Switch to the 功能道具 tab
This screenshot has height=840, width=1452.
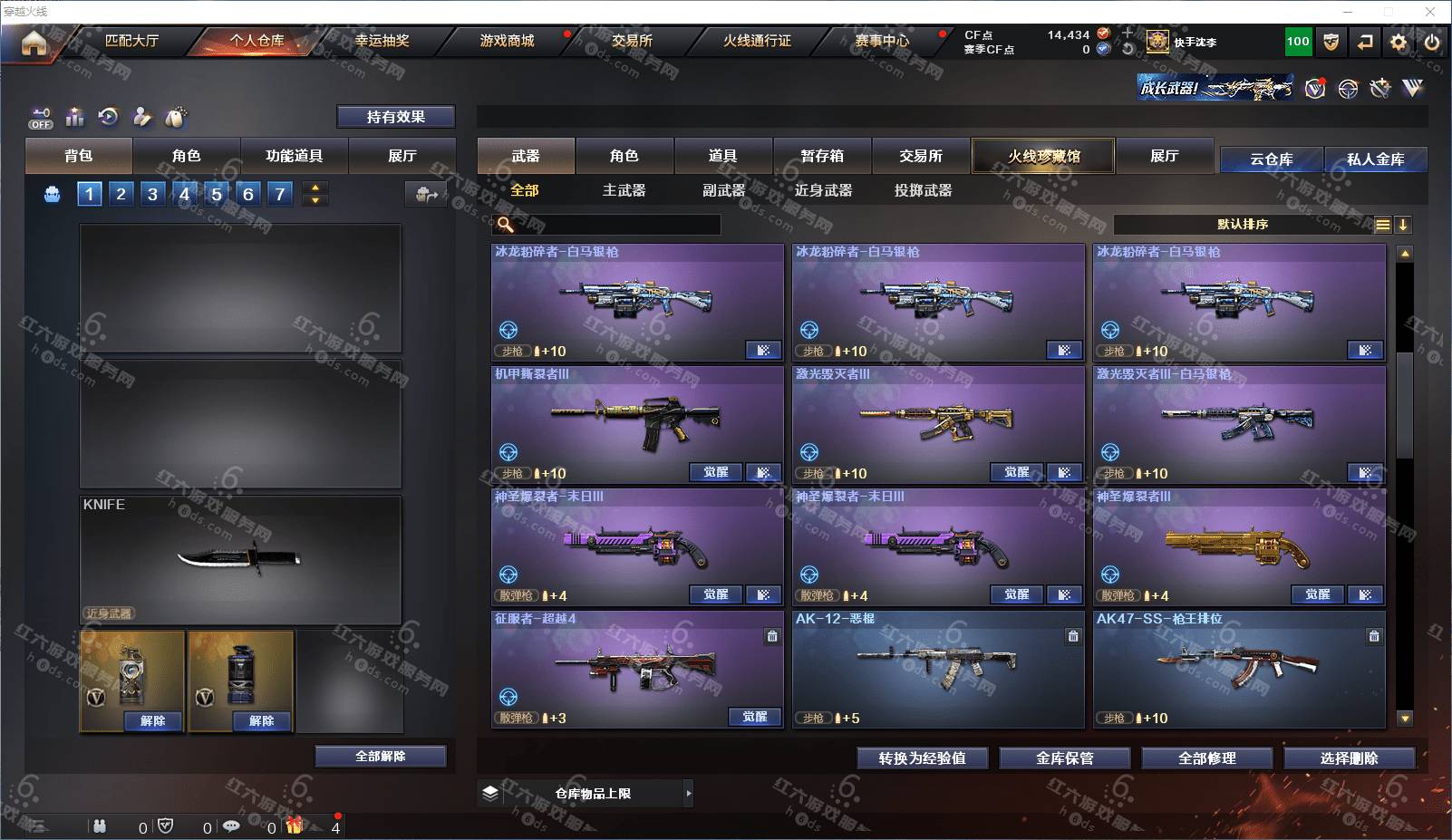(x=294, y=156)
